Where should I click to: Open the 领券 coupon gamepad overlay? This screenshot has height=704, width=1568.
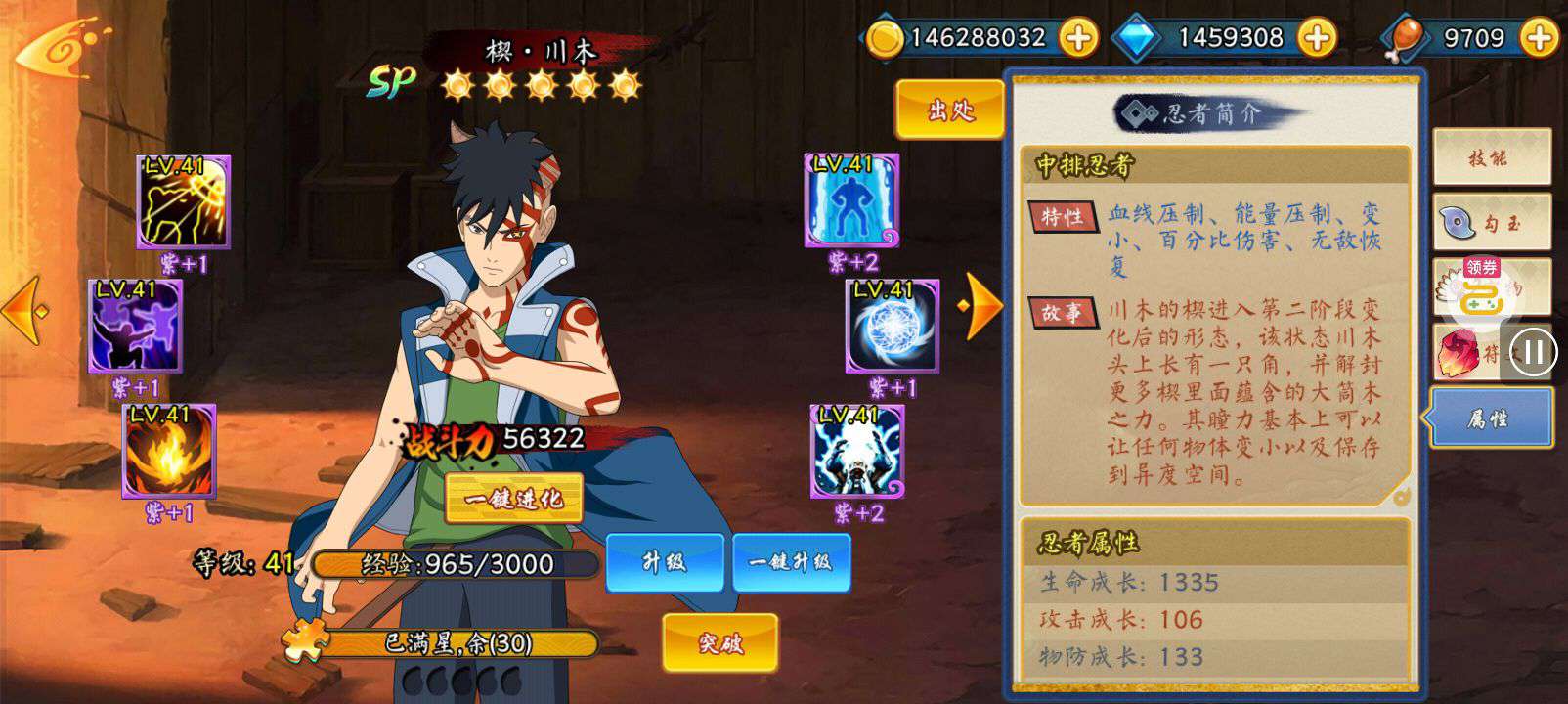[1482, 293]
